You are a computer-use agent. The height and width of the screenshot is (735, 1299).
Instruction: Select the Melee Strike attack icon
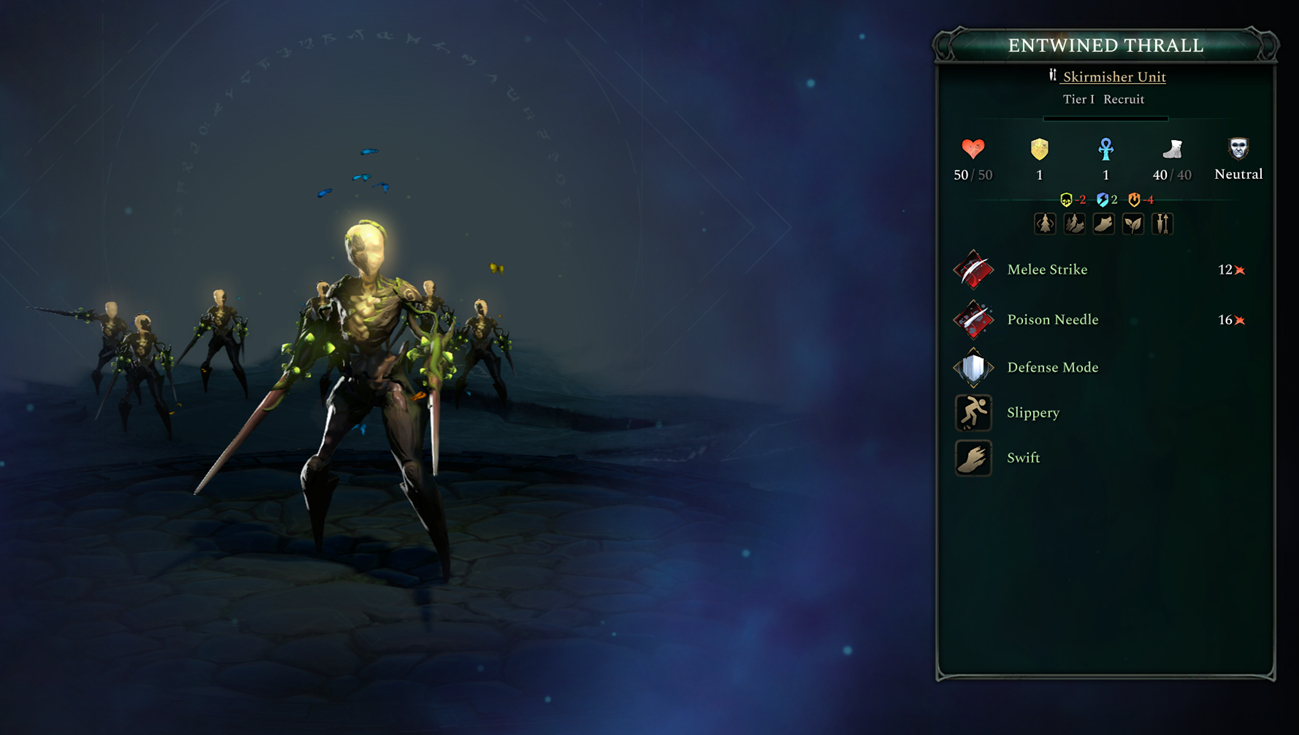pos(972,269)
